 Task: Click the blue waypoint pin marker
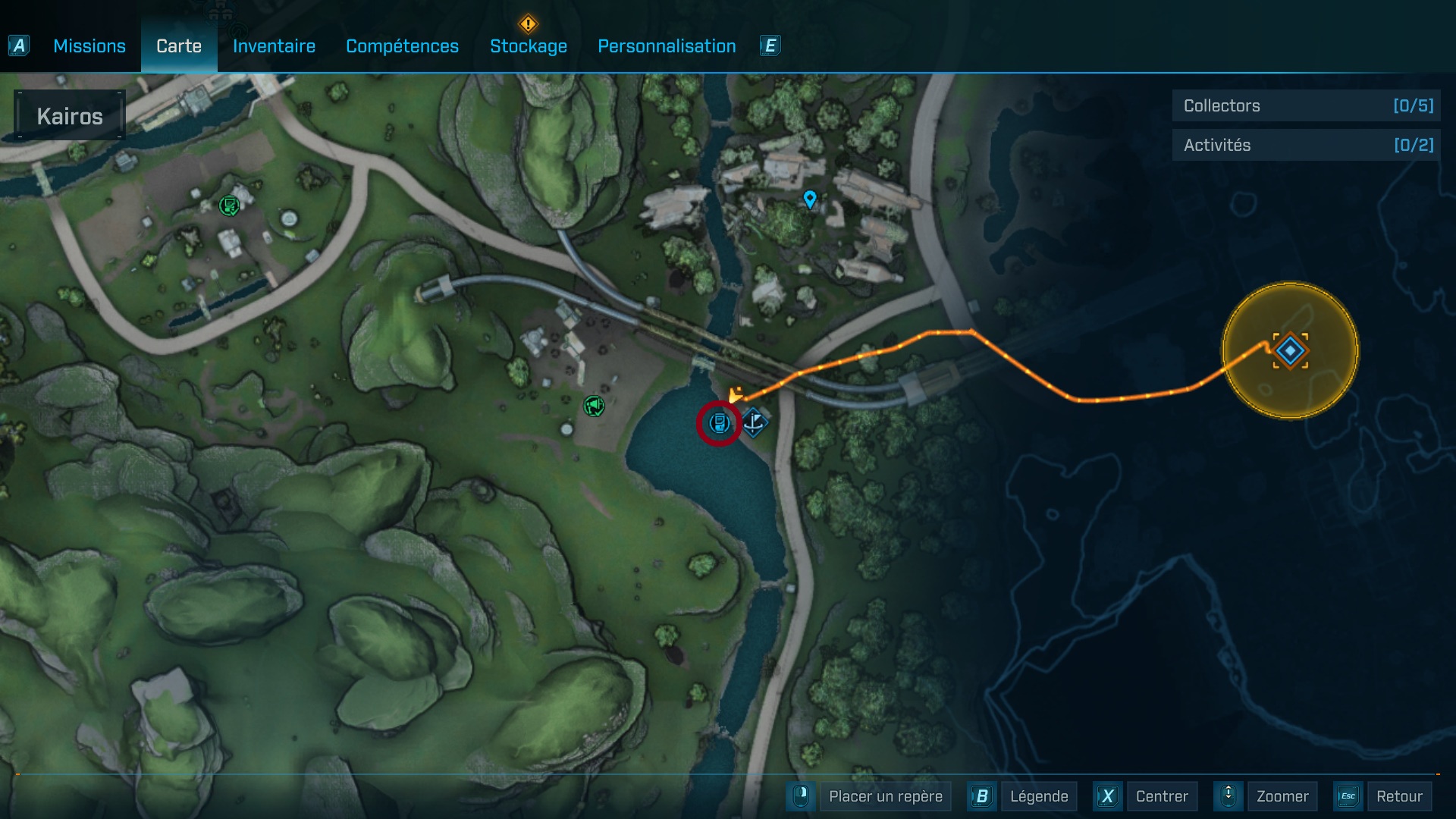(810, 199)
